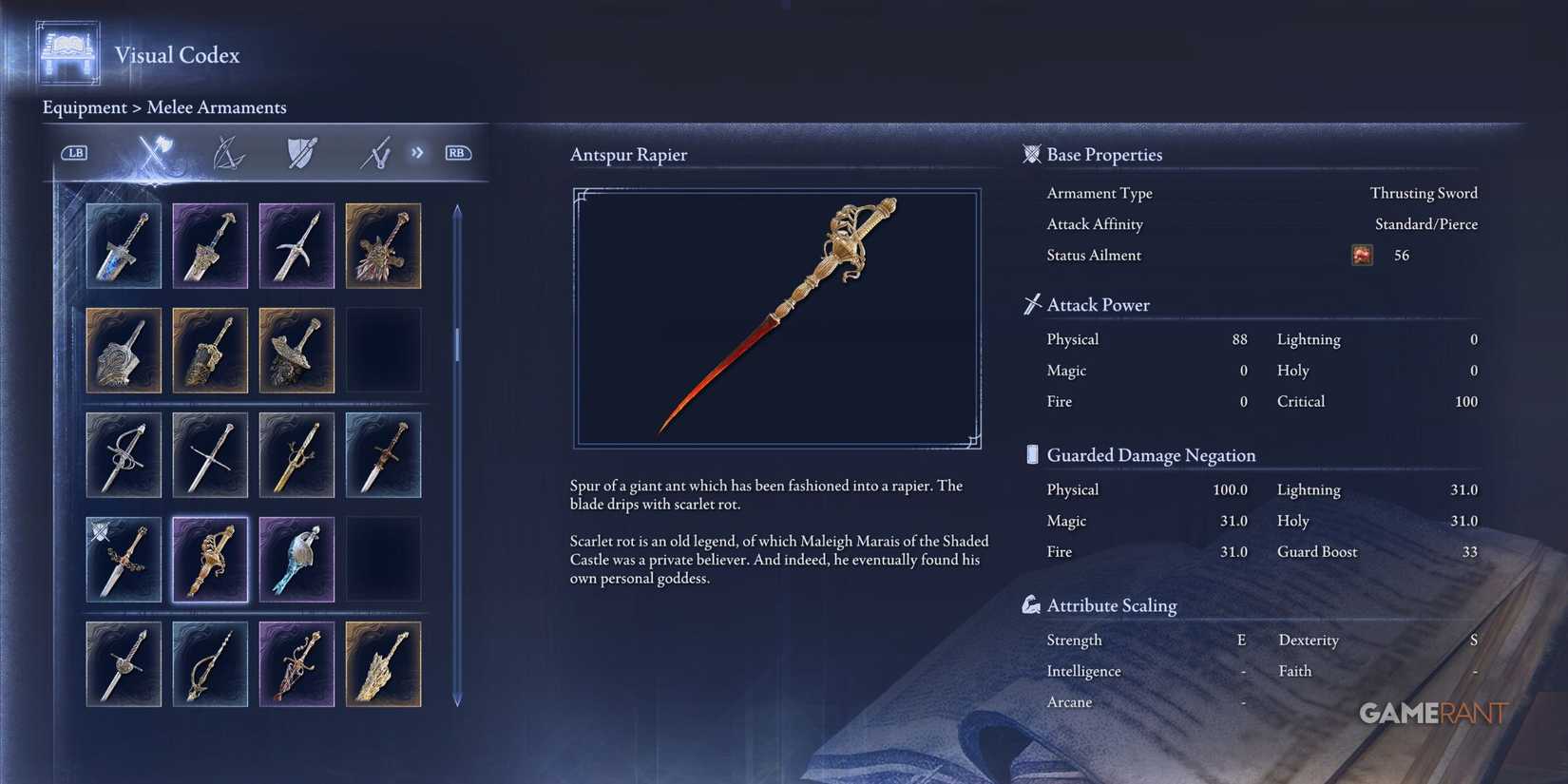
Task: Click the Scarlet Rot status ailment icon
Action: pos(1362,255)
